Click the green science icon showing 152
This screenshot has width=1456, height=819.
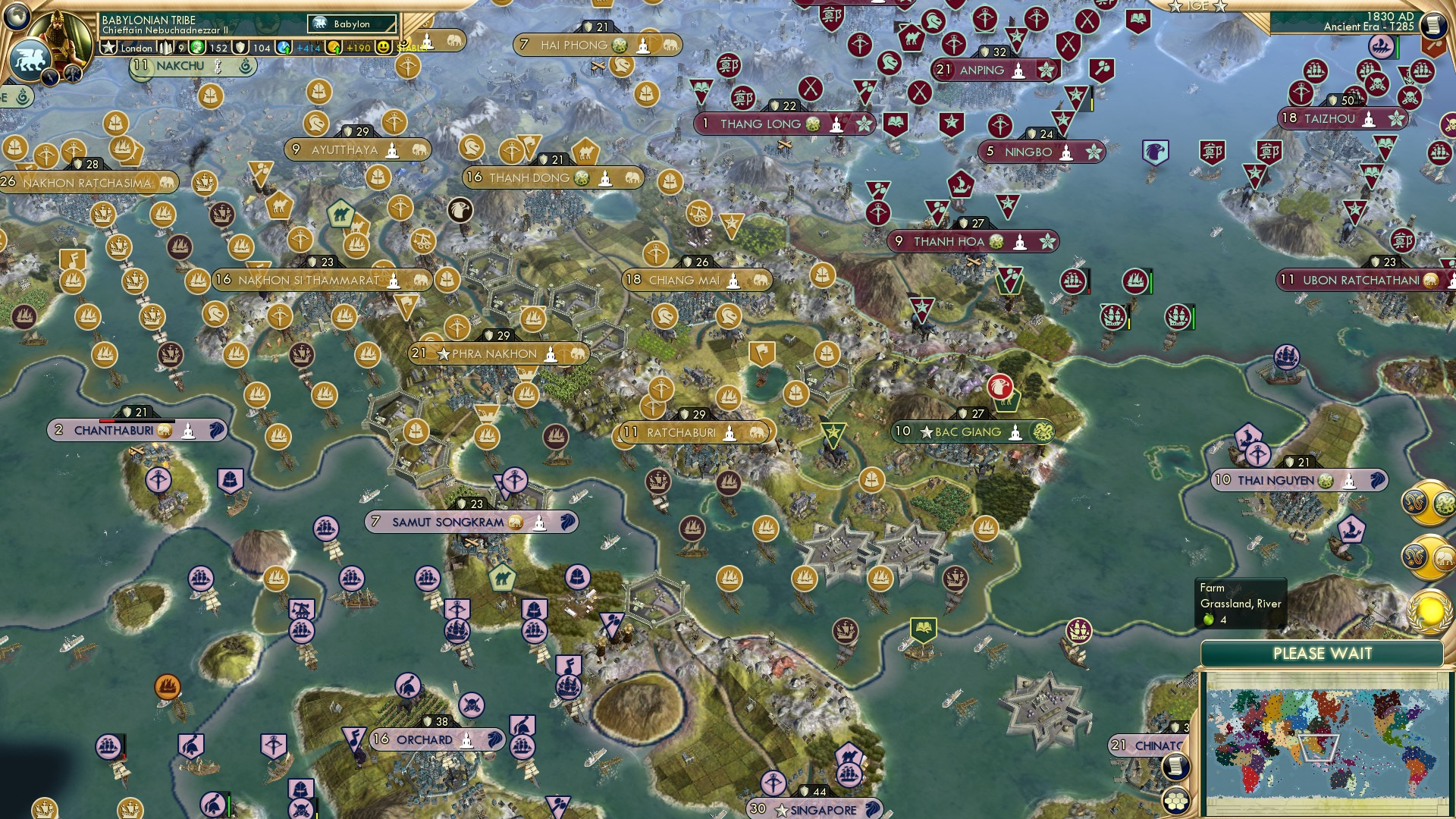coord(199,48)
